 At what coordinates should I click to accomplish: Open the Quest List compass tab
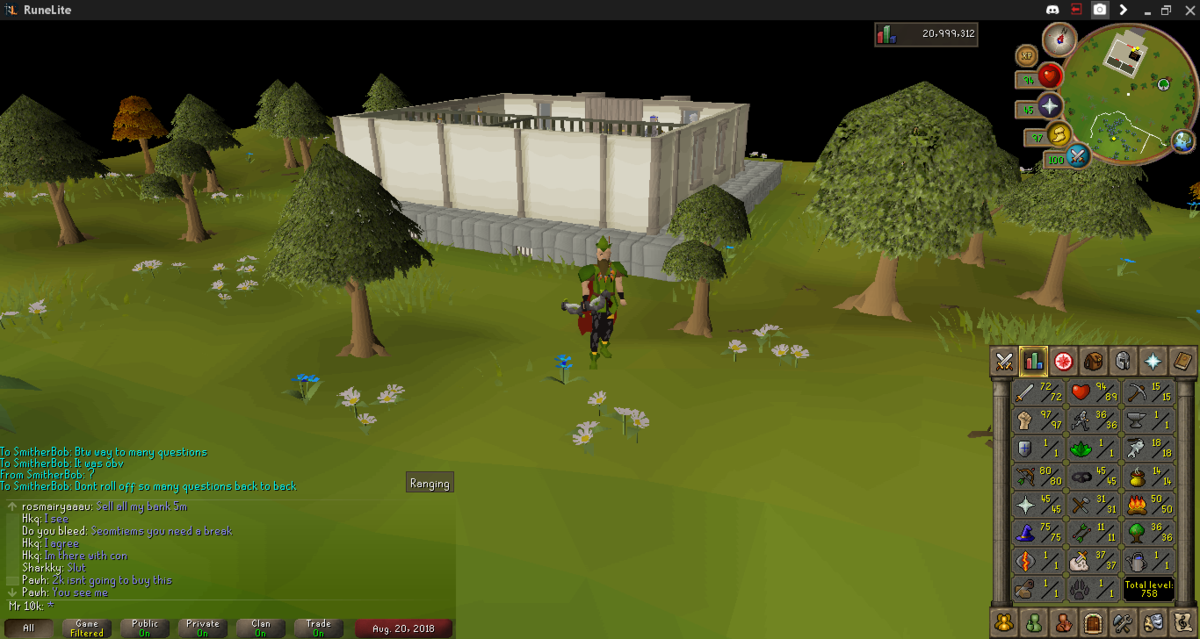1063,362
